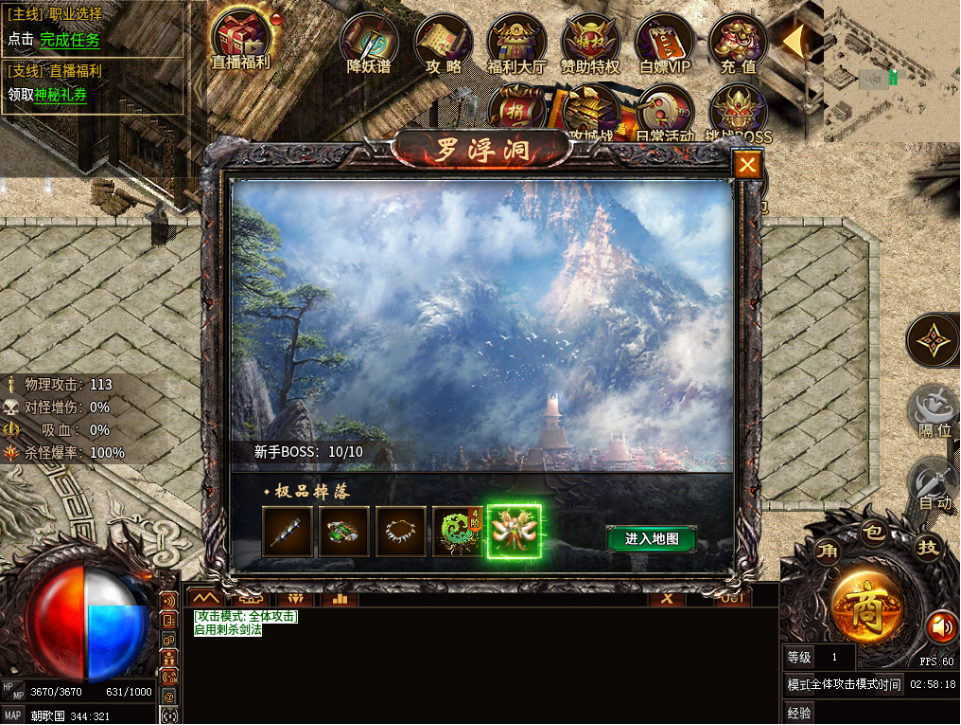Claim the 神秘礼券 side quest link

click(61, 94)
